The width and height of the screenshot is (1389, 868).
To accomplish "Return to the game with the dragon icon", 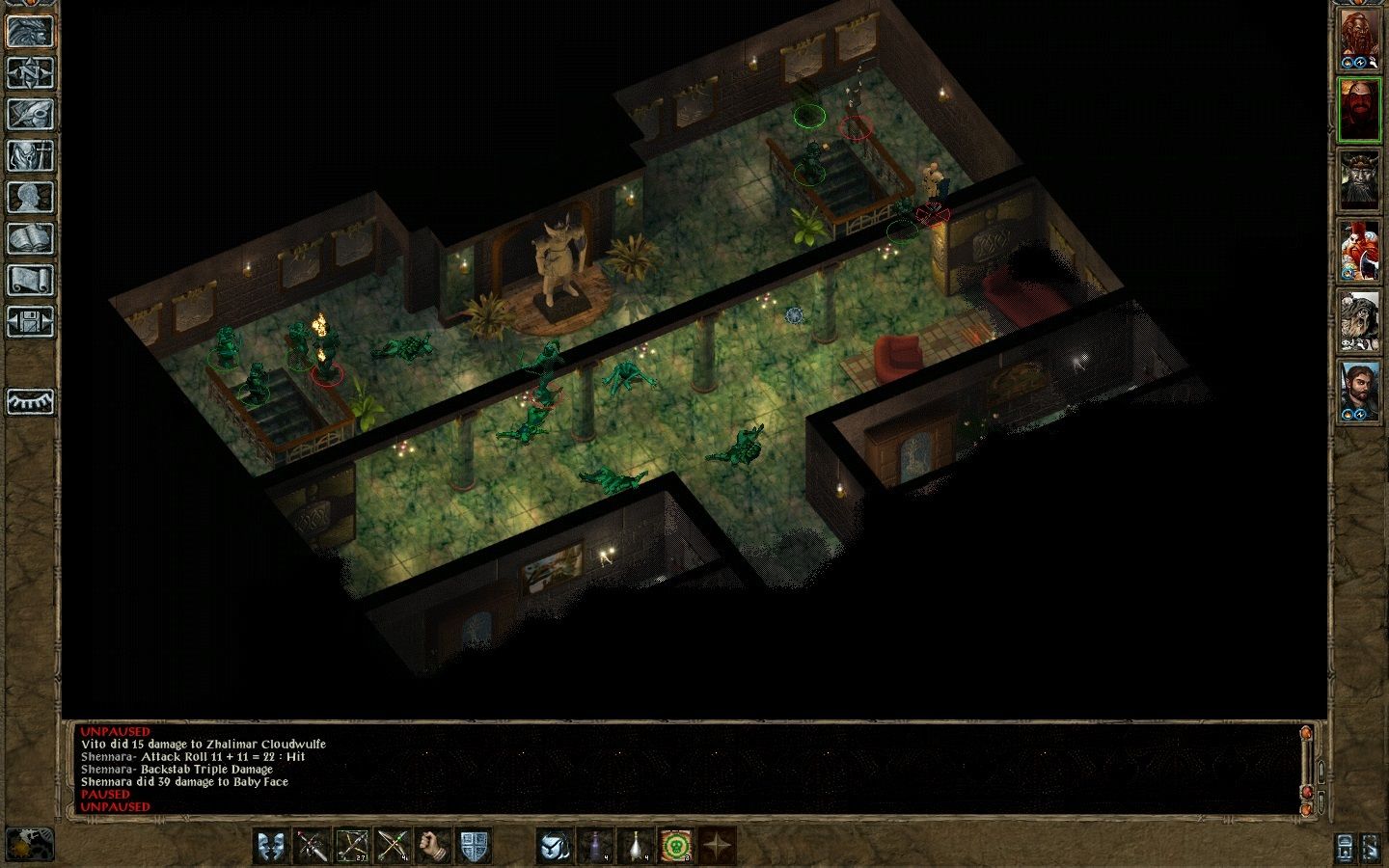I will pos(31,29).
